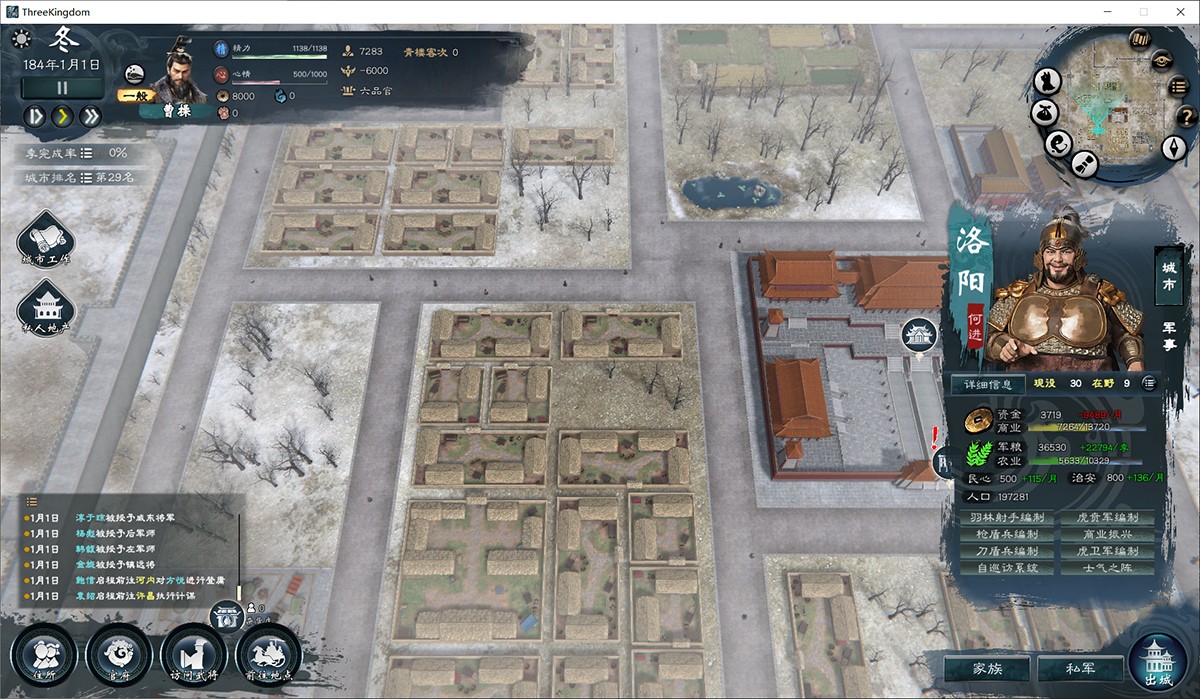Show 详细信息 detailed city information
Image resolution: width=1200 pixels, height=699 pixels.
coord(987,383)
